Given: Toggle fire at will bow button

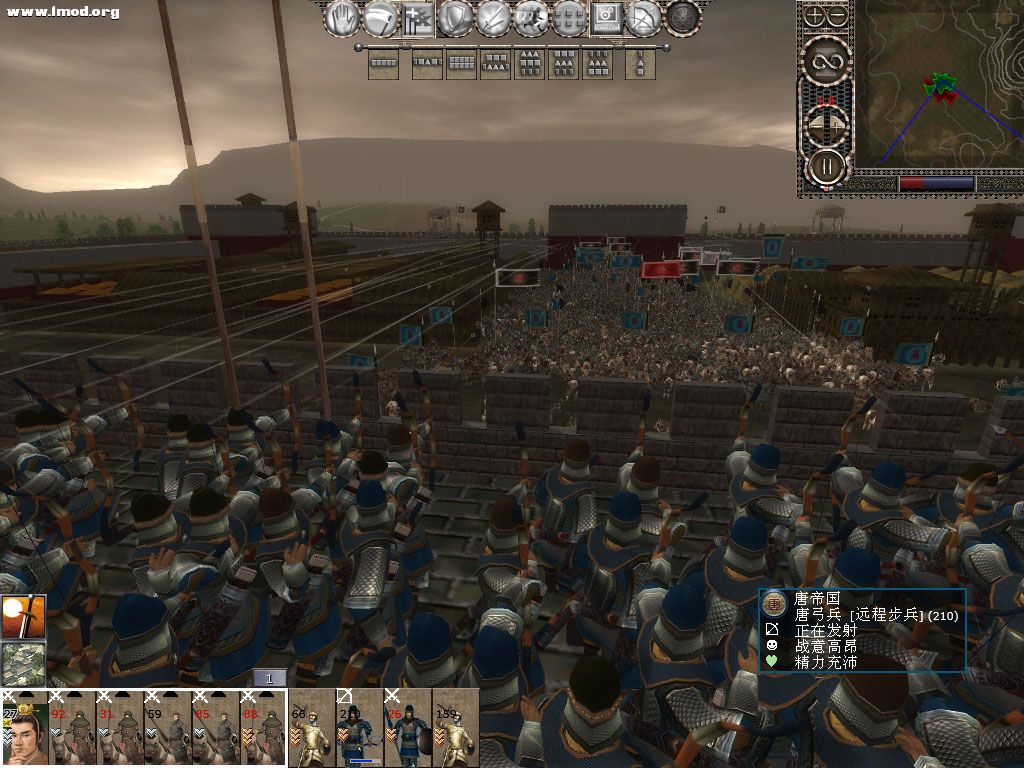Looking at the screenshot, I should [x=645, y=18].
